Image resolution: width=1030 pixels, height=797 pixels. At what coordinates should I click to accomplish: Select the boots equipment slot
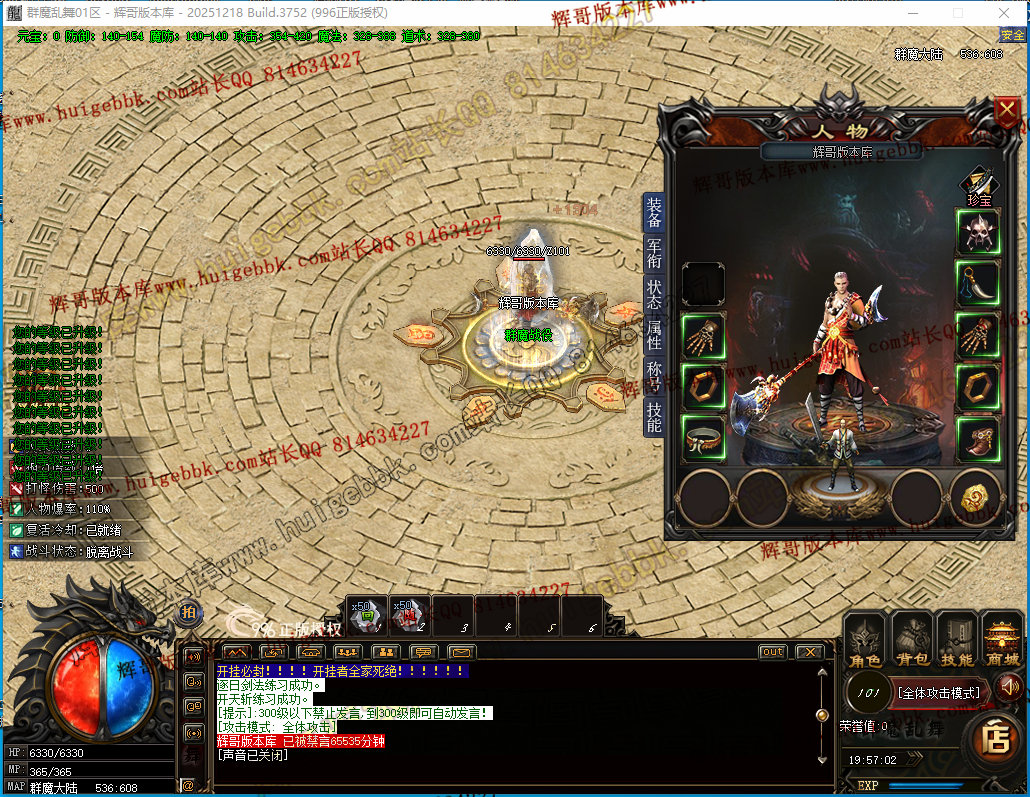(978, 440)
